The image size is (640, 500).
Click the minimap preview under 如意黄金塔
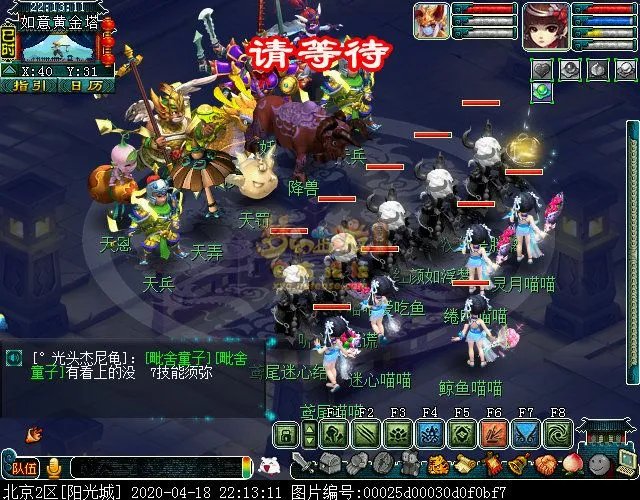[56, 46]
